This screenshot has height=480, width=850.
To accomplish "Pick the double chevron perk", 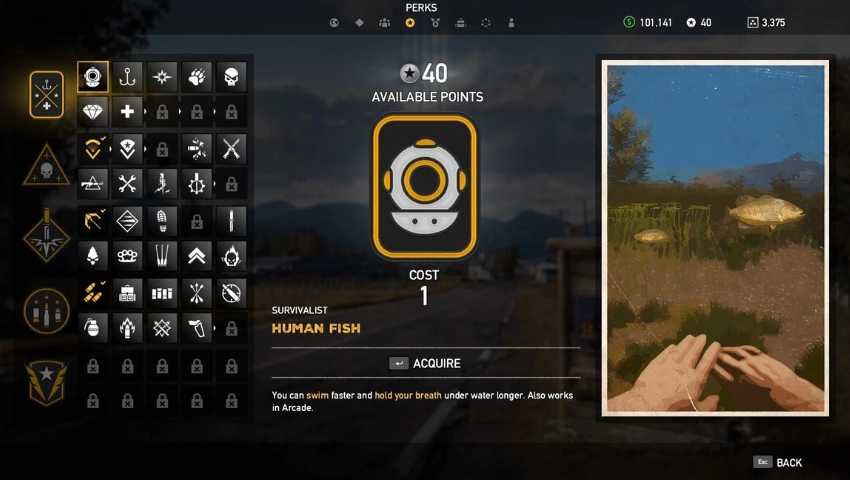I will point(197,255).
